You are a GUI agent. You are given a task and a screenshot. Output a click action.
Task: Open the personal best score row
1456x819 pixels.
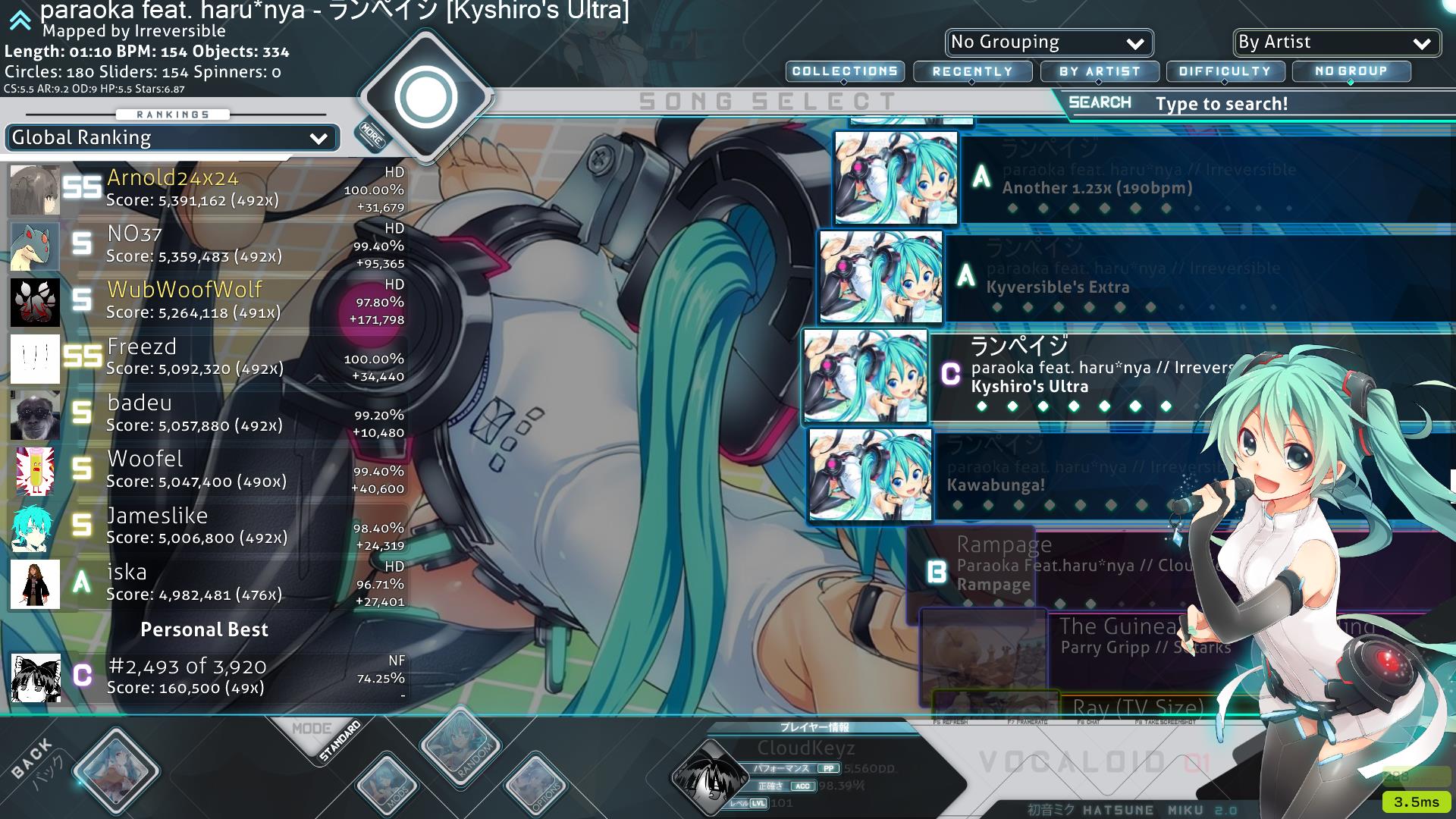pyautogui.click(x=205, y=676)
